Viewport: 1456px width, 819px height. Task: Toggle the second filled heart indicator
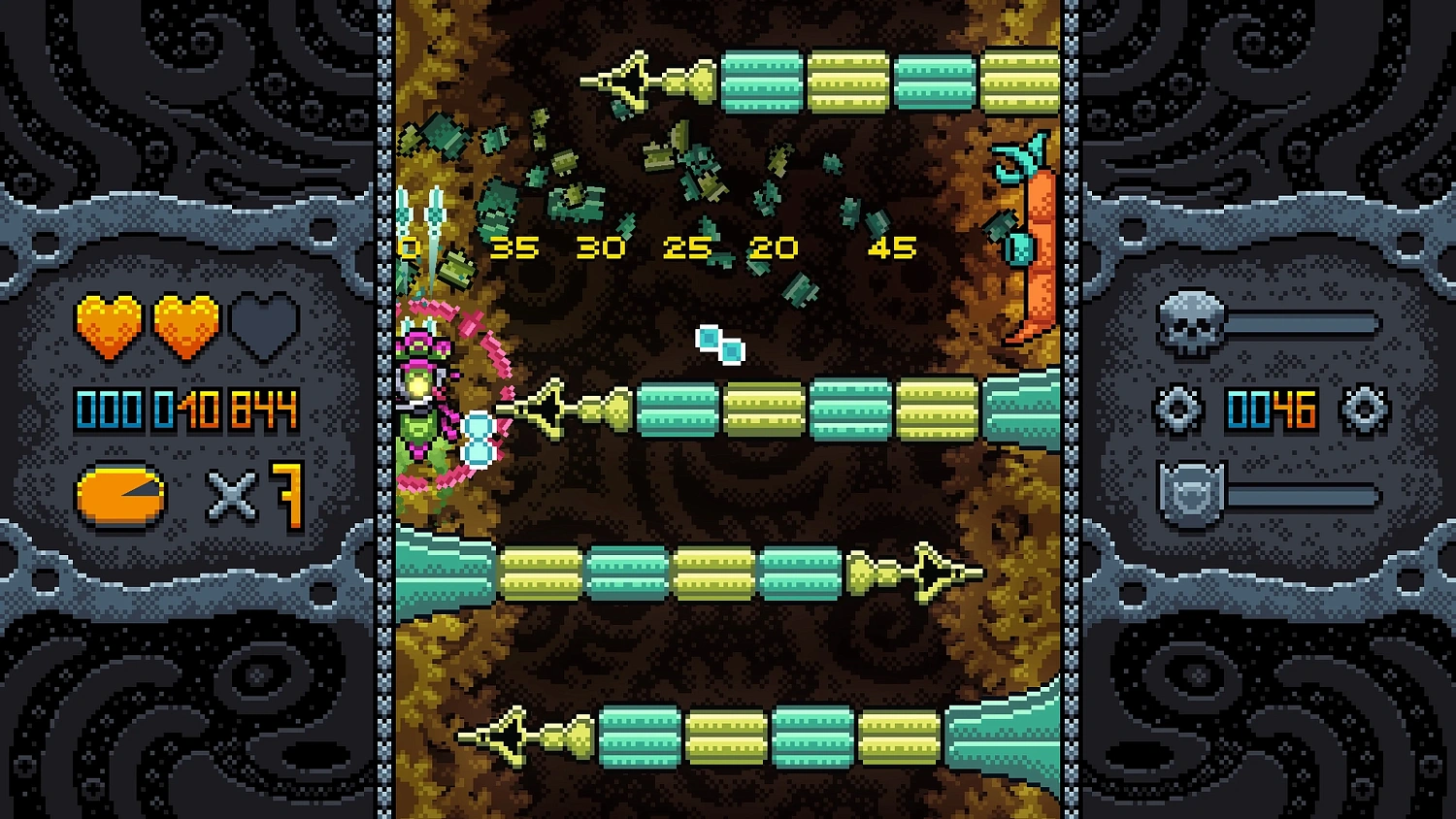tap(184, 325)
